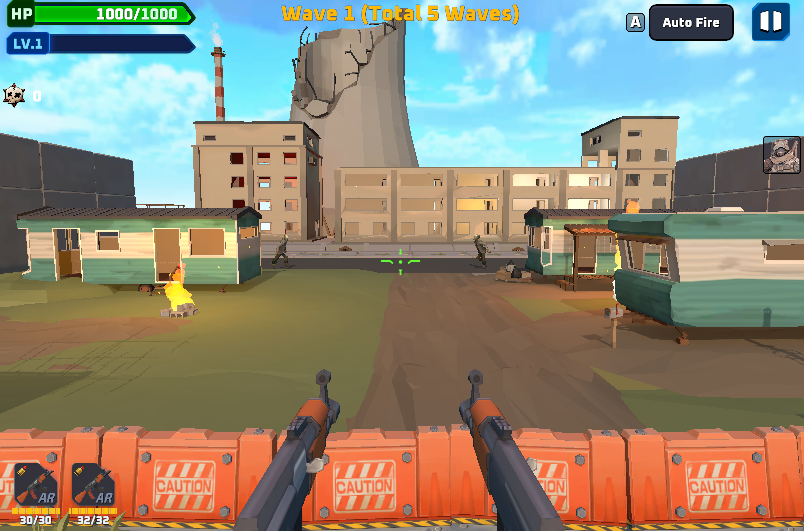Tap the soldier portrait icon
The width and height of the screenshot is (804, 531).
[781, 155]
